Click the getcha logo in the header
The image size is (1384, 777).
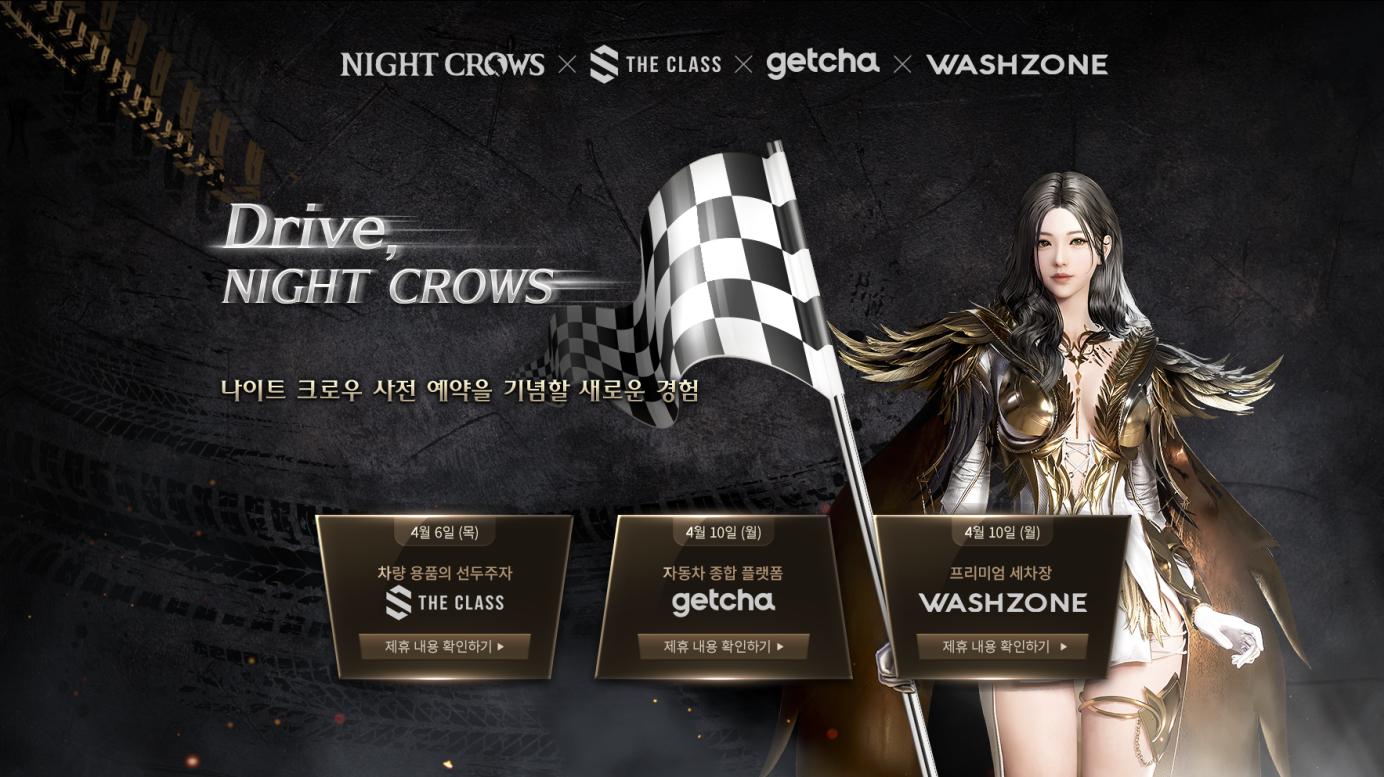coord(823,63)
